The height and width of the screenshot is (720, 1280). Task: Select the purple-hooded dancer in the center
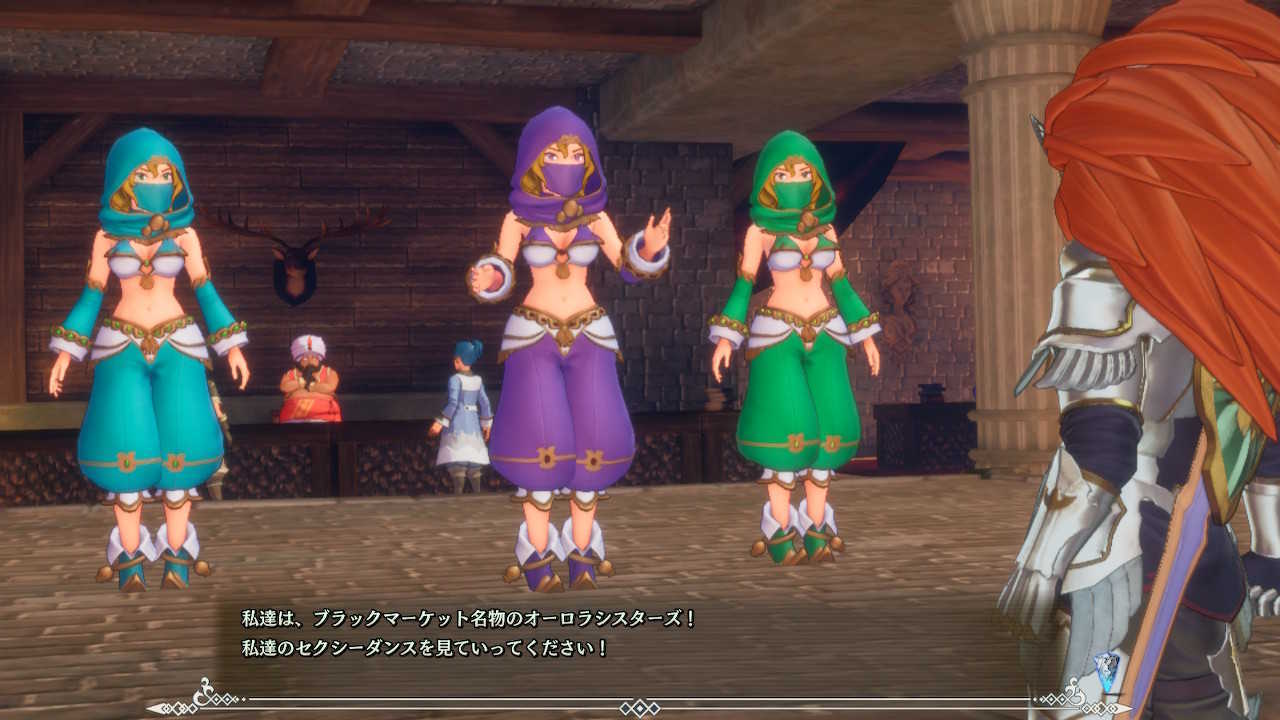[550, 350]
